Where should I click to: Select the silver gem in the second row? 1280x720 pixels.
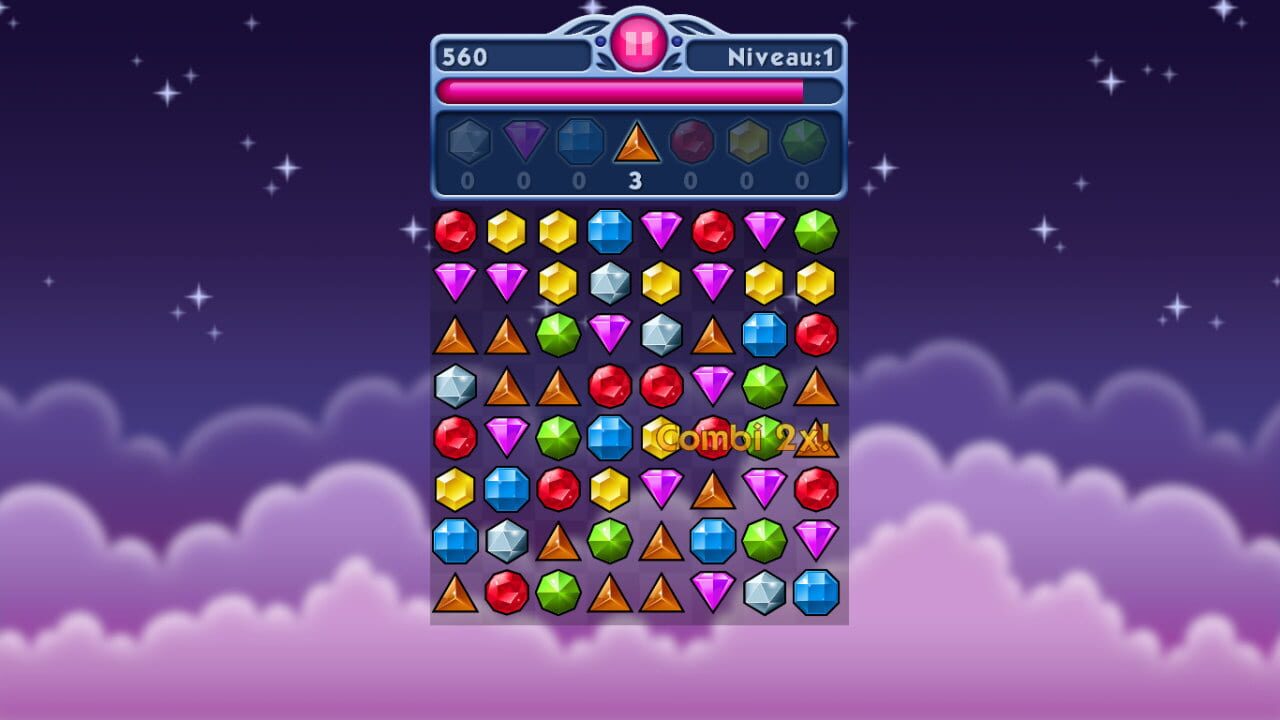point(611,283)
